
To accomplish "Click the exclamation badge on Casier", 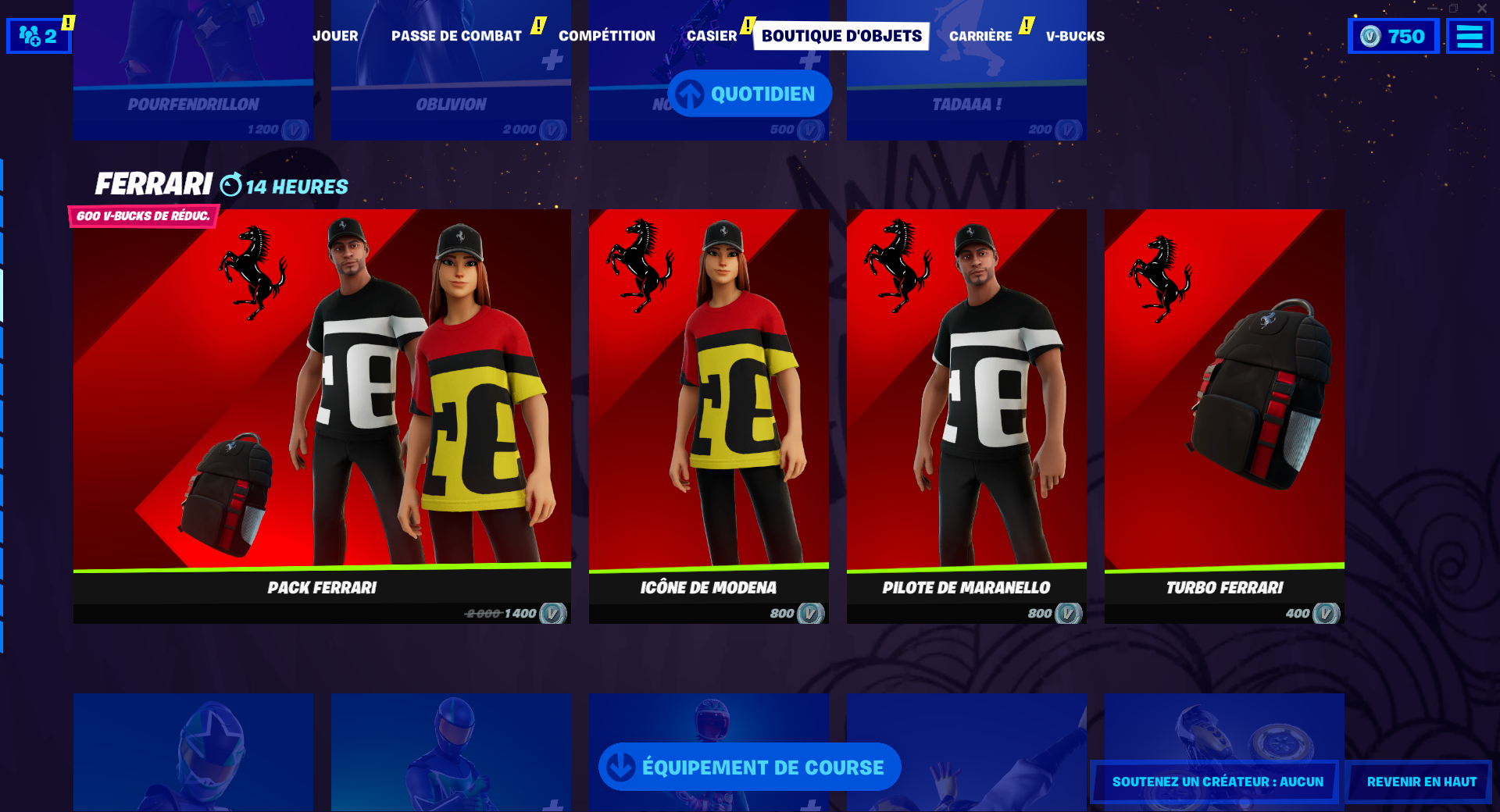I will click(749, 24).
